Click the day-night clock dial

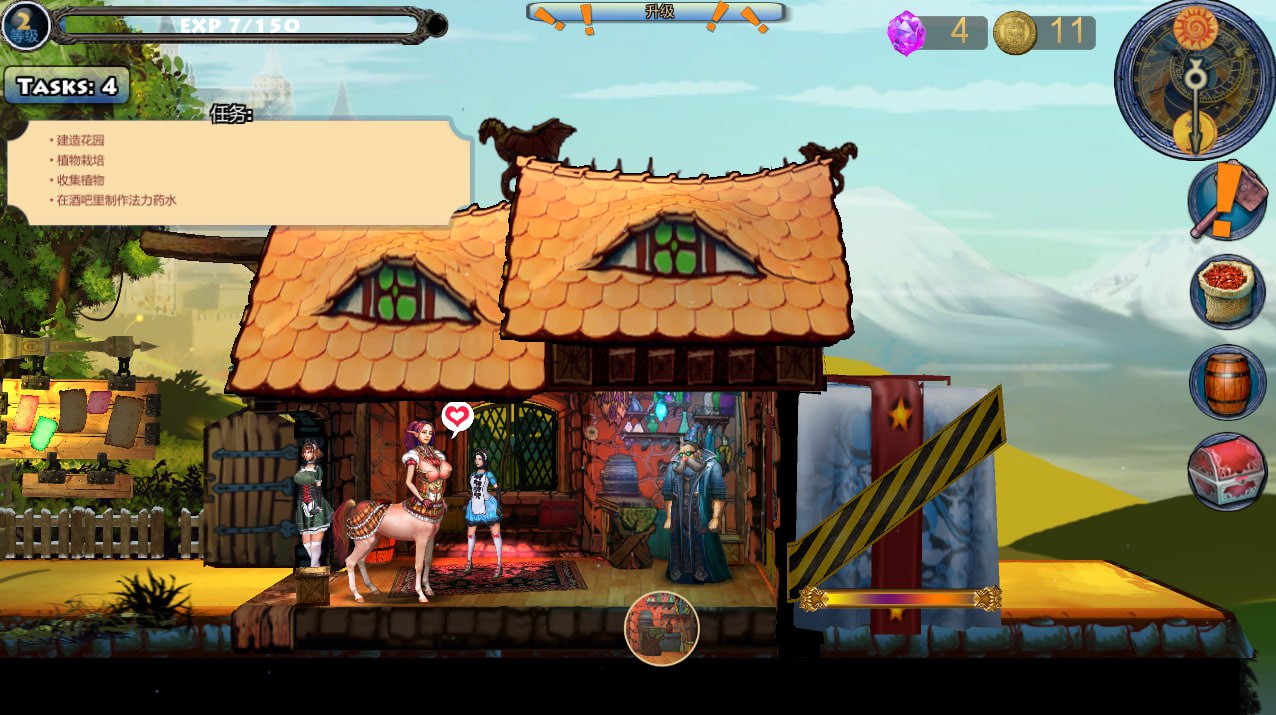pos(1193,80)
